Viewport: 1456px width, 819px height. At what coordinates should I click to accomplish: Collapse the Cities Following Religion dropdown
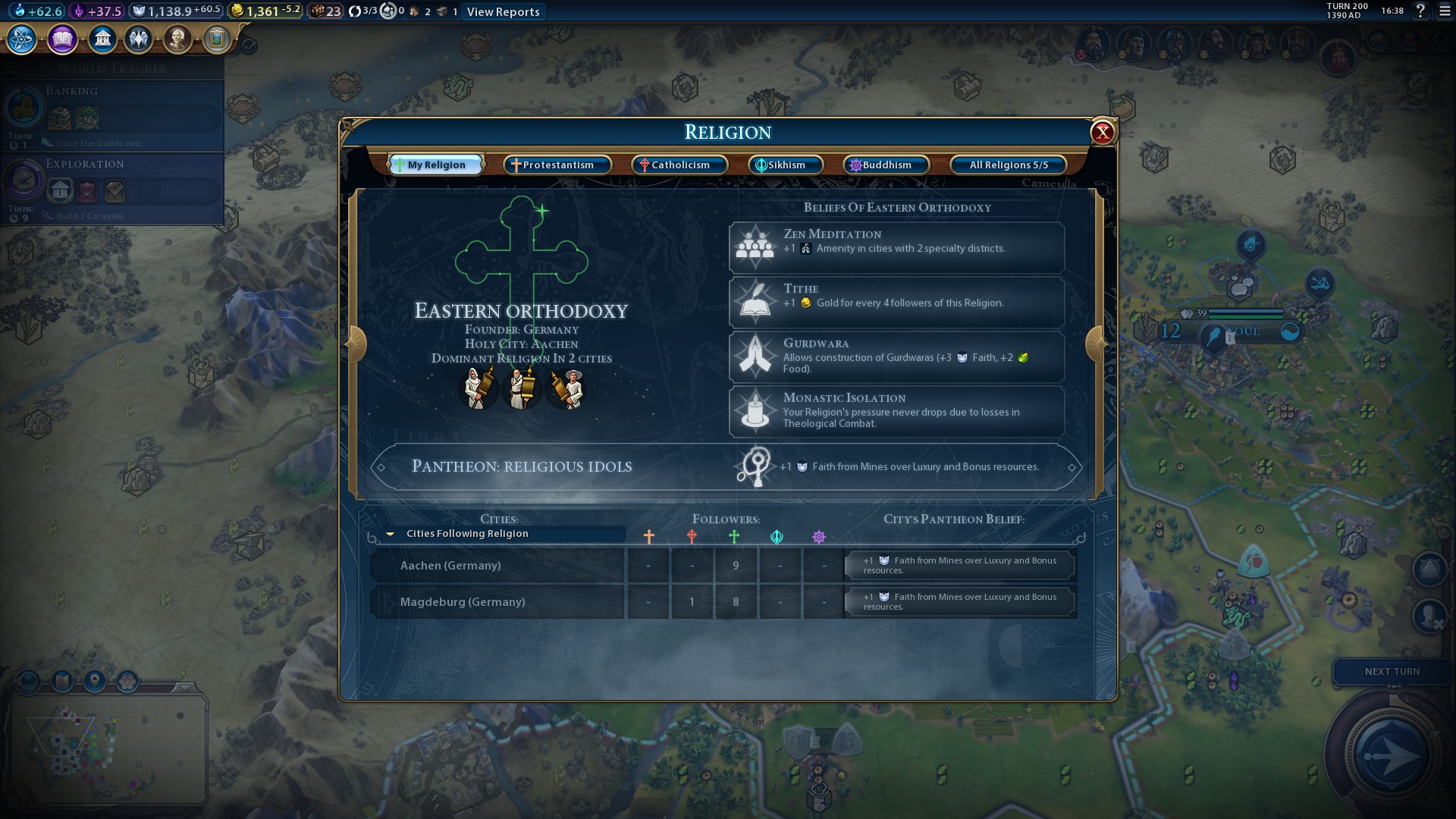point(391,534)
